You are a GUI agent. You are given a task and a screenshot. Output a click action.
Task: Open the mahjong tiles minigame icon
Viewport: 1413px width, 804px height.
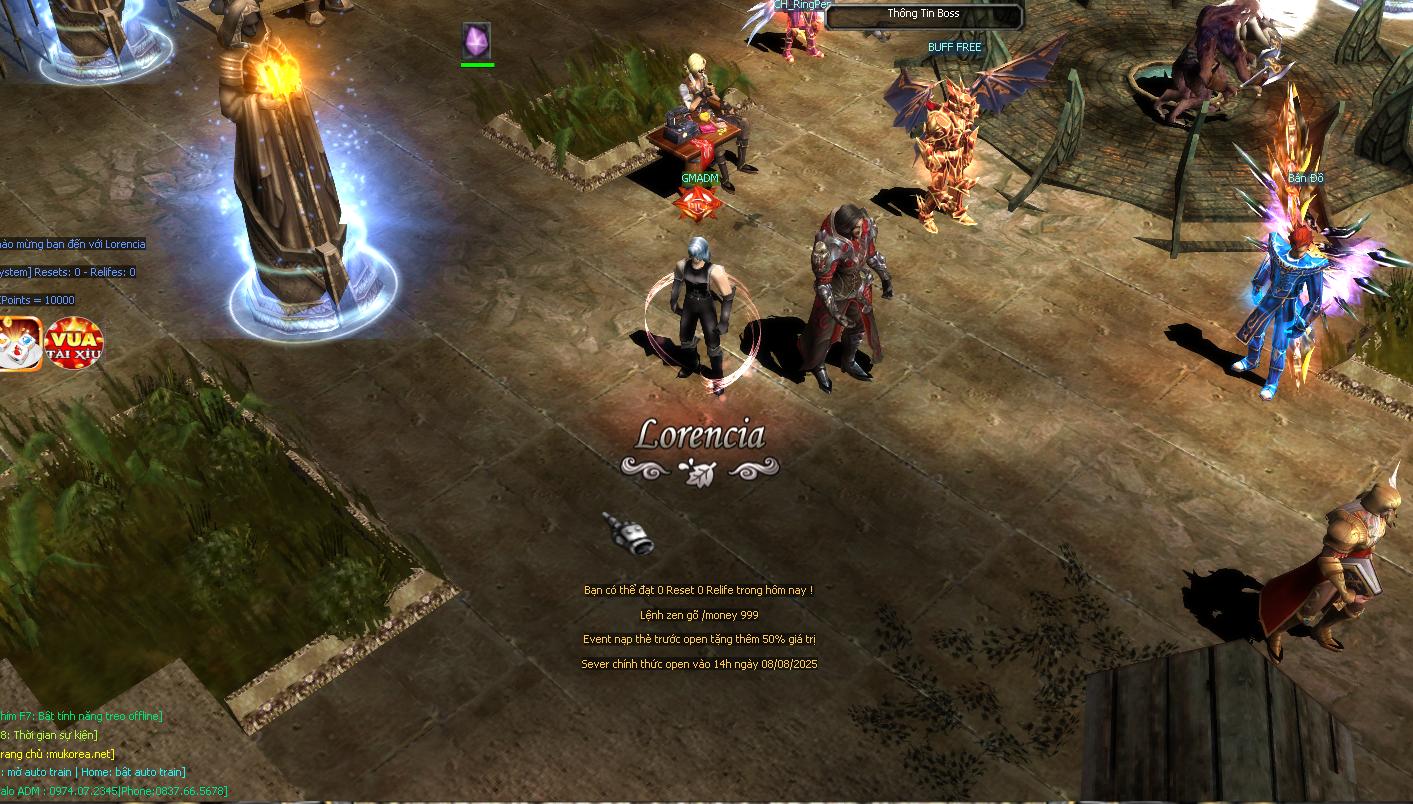click(18, 343)
